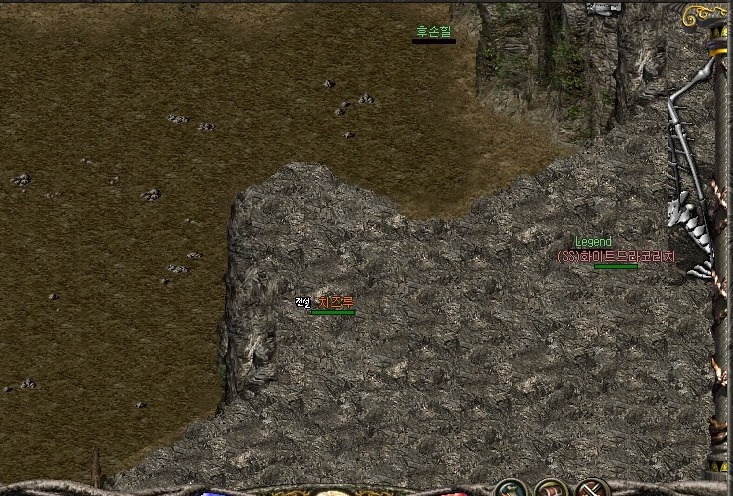
Task: Click the round crossed-swords button
Action: [x=592, y=490]
